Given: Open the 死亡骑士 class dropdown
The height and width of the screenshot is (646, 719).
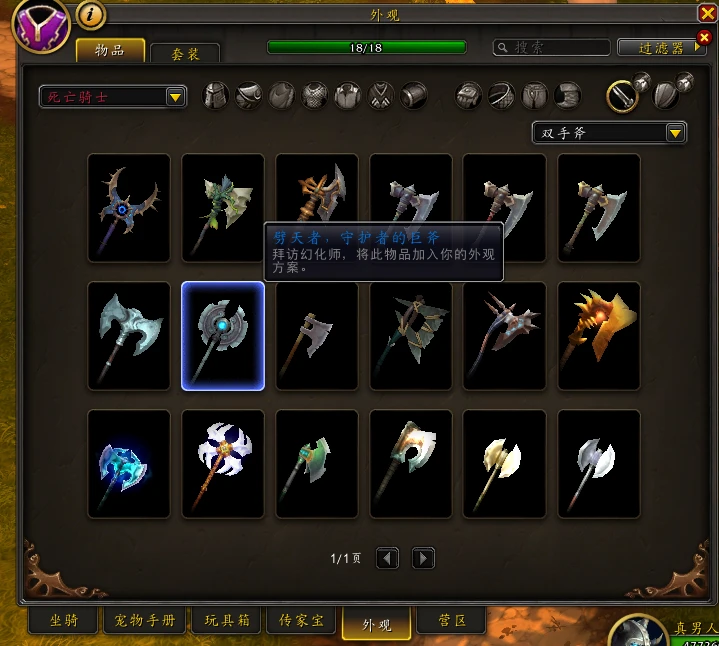Looking at the screenshot, I should [113, 97].
